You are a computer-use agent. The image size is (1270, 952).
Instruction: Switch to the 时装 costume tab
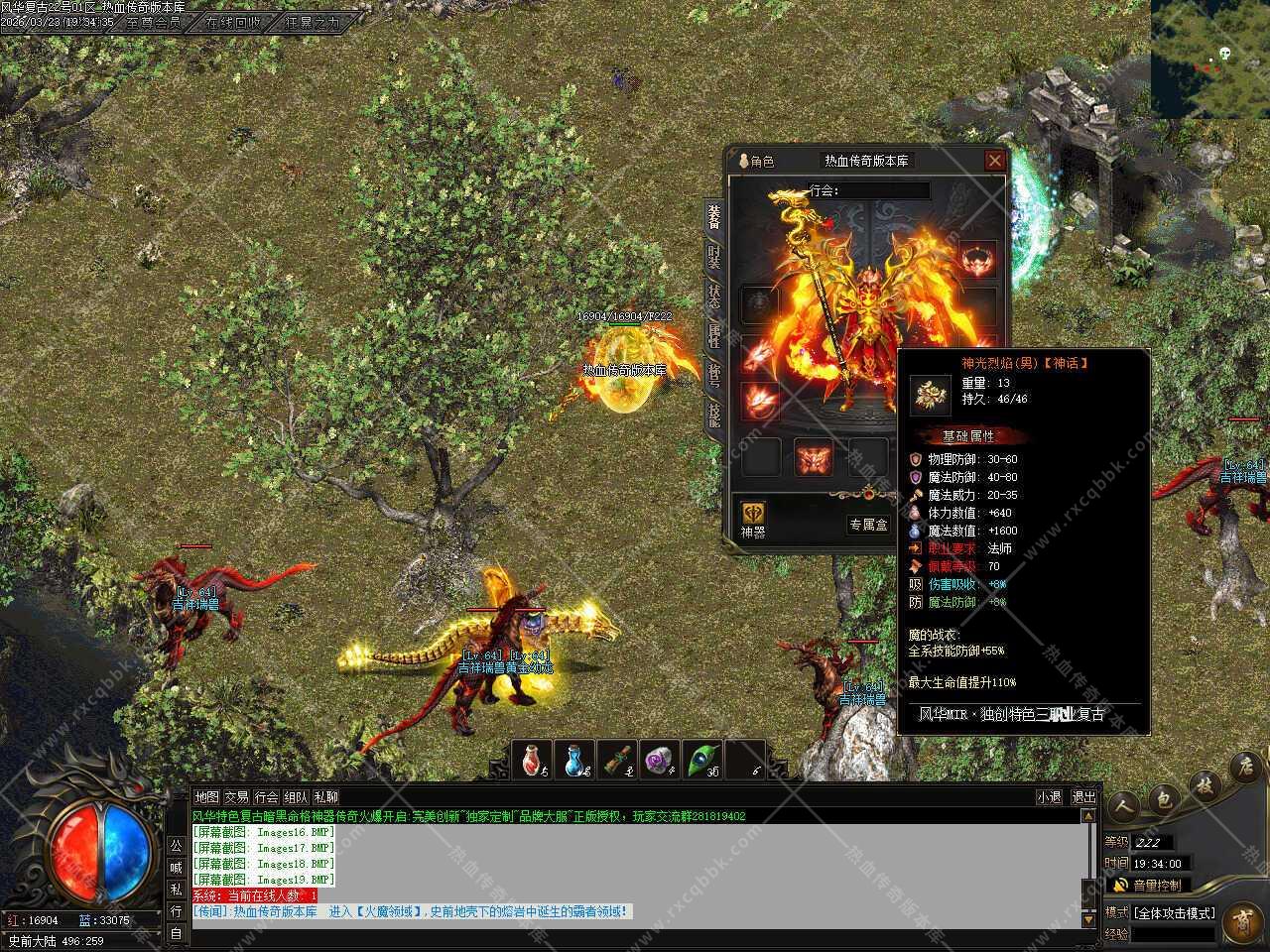click(713, 256)
